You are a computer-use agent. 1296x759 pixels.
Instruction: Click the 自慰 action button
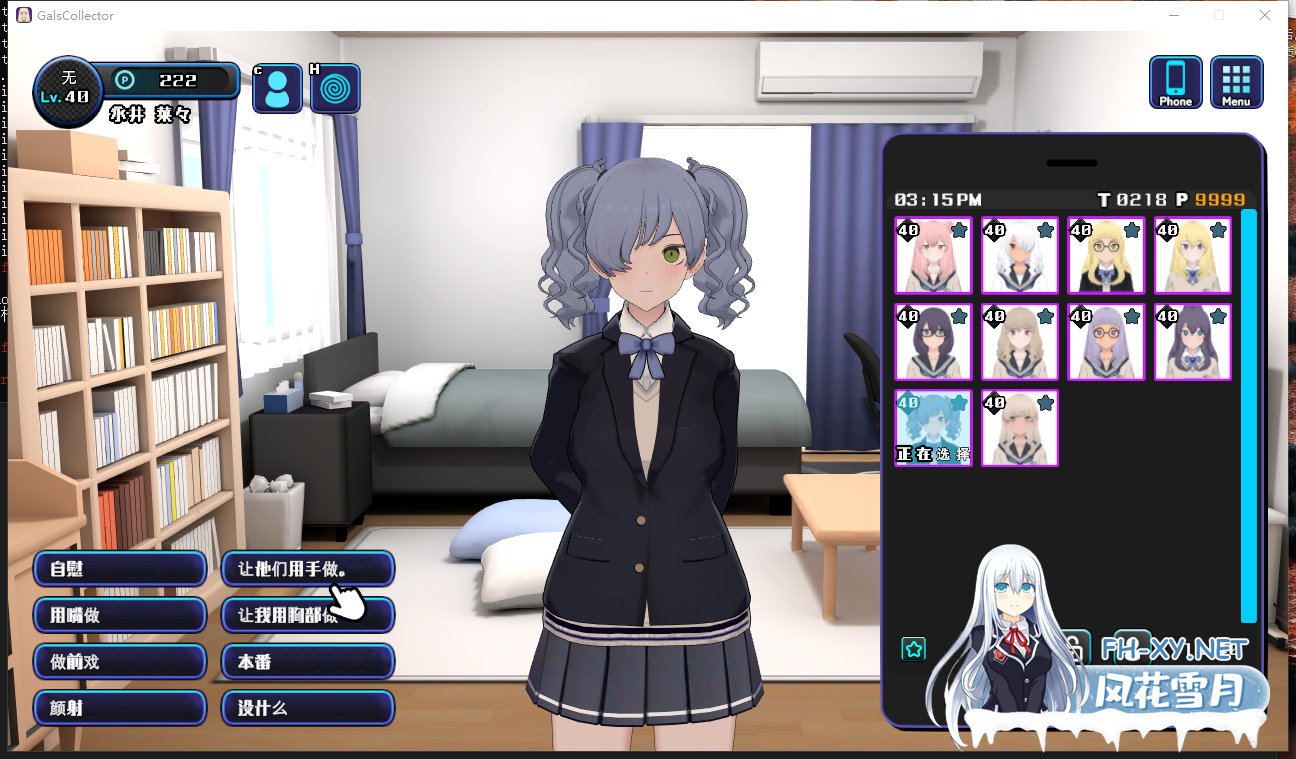(x=119, y=568)
